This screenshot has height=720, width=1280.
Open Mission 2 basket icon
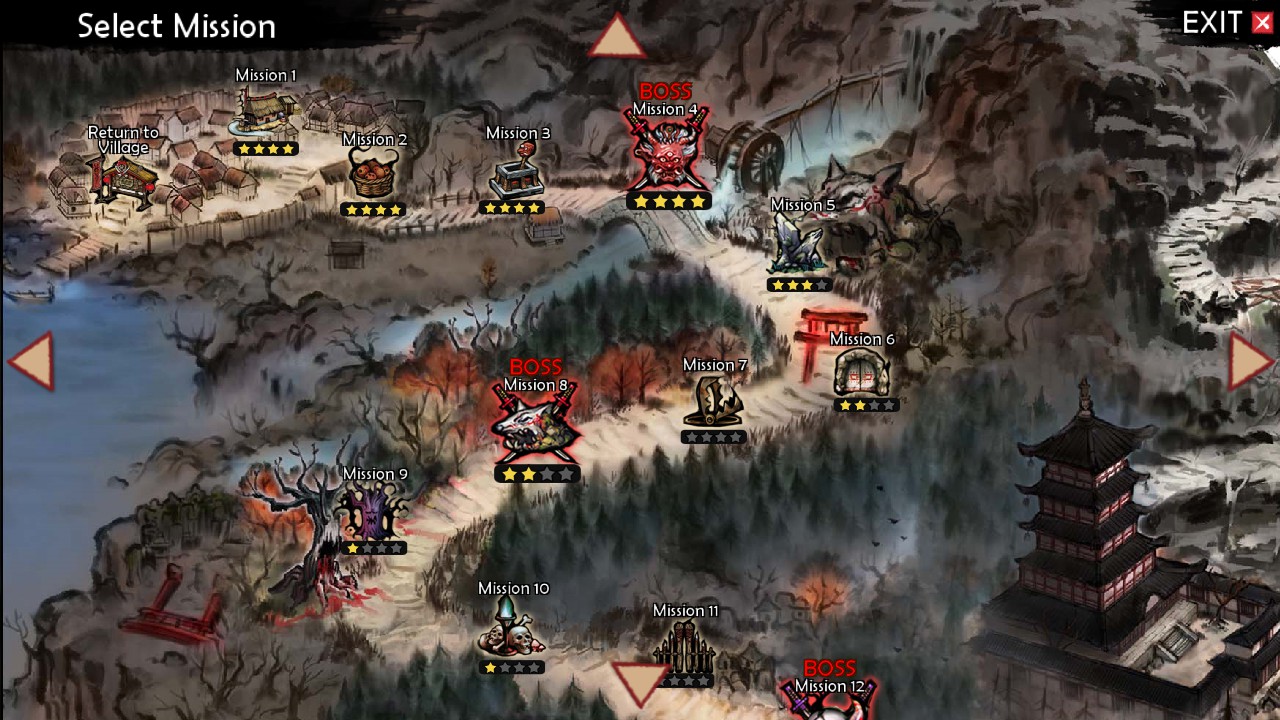click(373, 175)
